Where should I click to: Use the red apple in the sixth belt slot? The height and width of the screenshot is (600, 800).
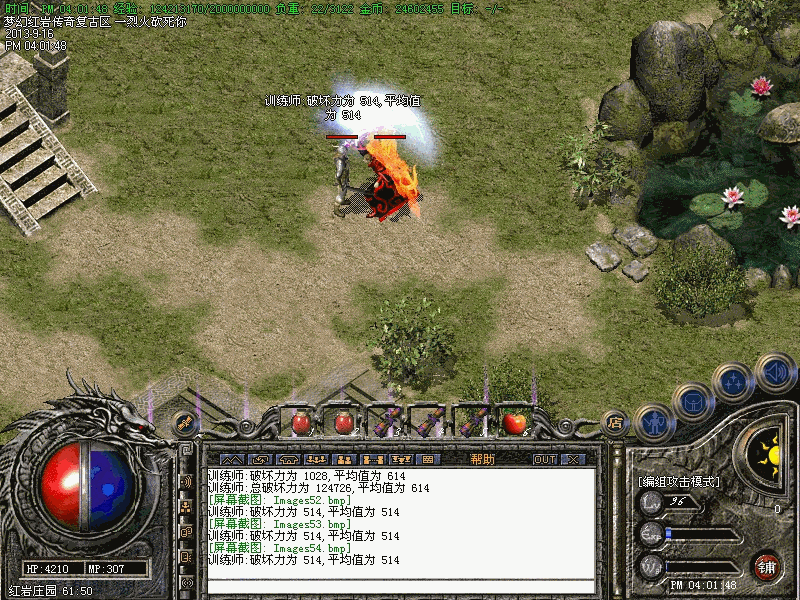point(514,422)
